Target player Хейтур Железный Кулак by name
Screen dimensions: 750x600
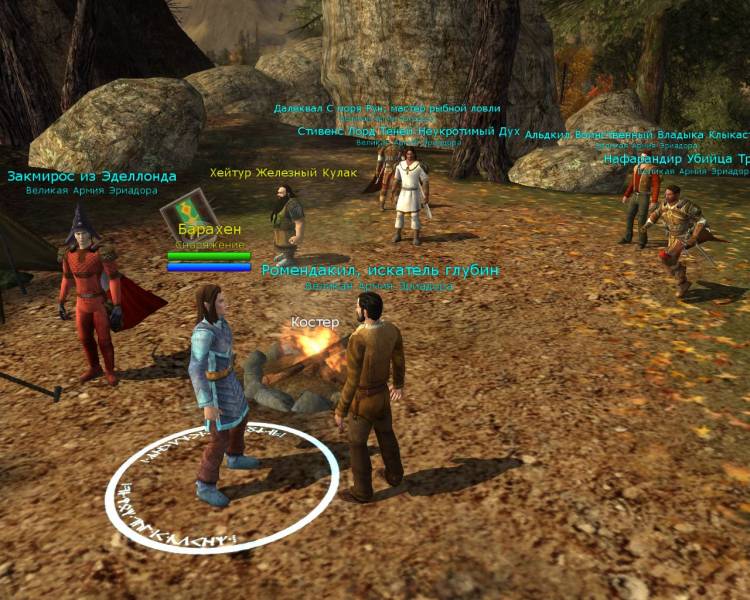[x=283, y=173]
